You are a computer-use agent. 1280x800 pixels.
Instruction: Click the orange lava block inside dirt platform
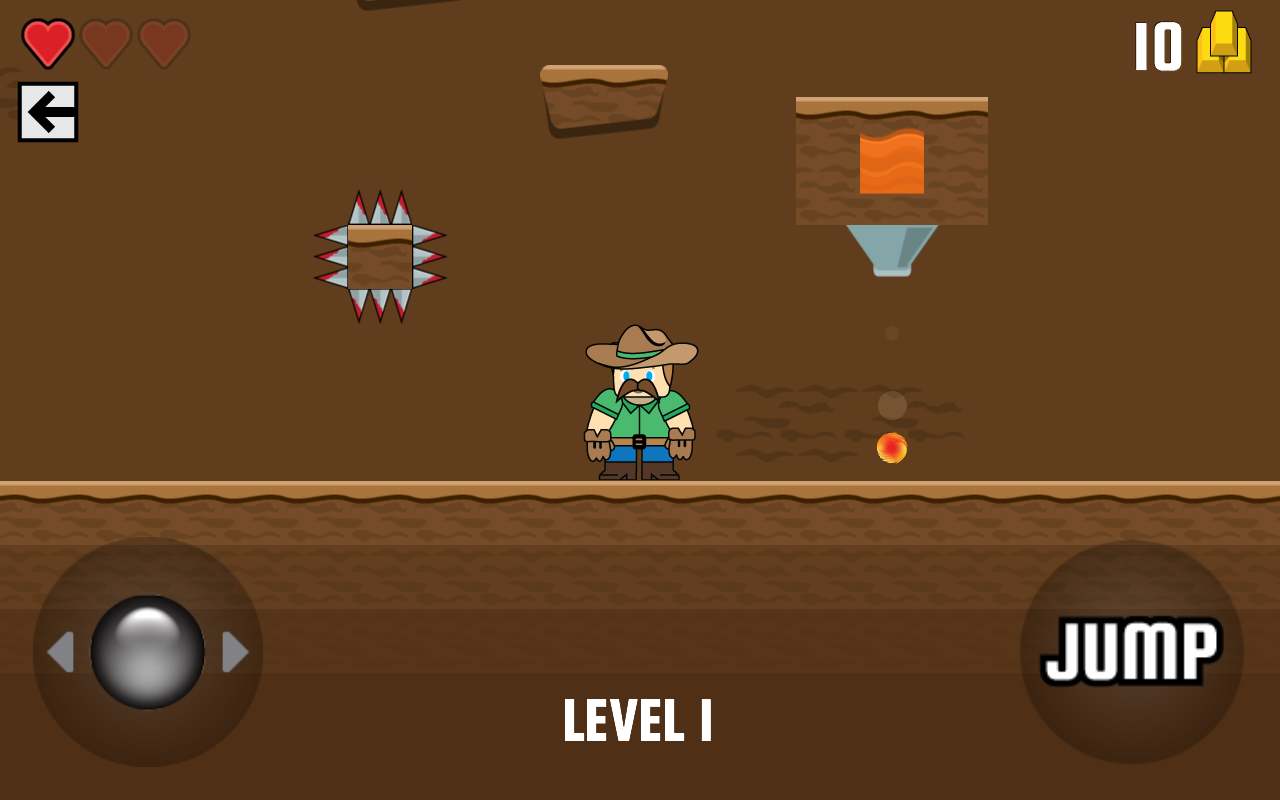pos(889,162)
